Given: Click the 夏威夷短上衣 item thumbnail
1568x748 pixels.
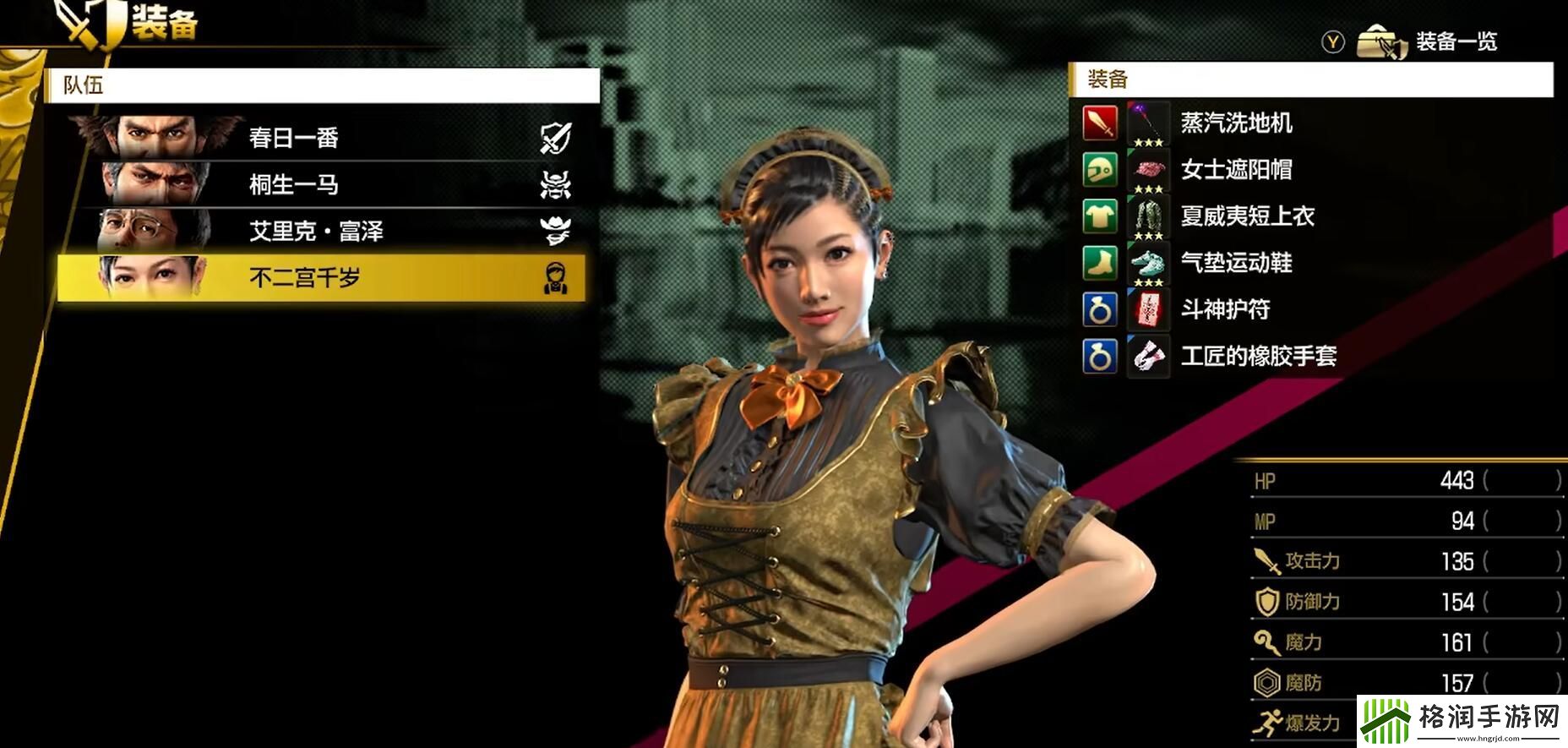Looking at the screenshot, I should click(1147, 216).
